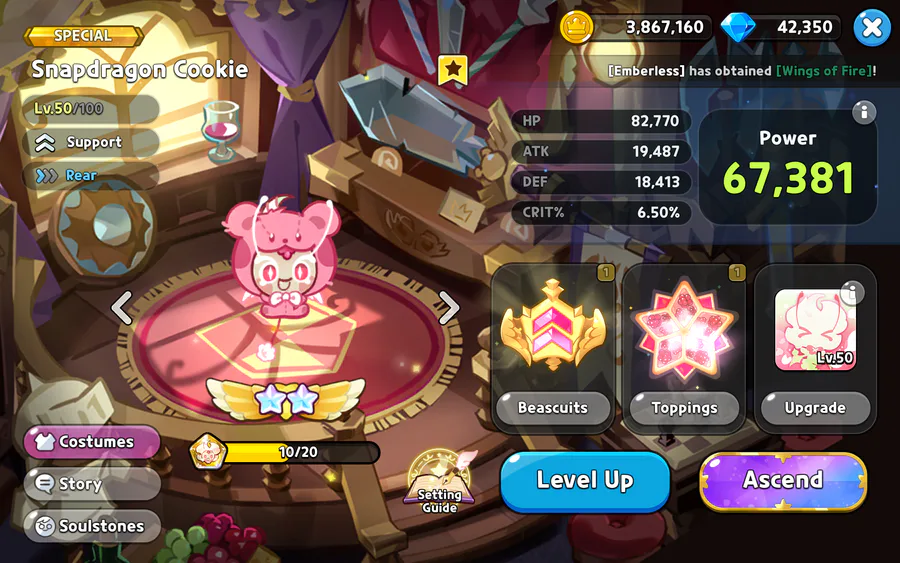
Task: Click the blue crystal currency icon
Action: point(738,27)
